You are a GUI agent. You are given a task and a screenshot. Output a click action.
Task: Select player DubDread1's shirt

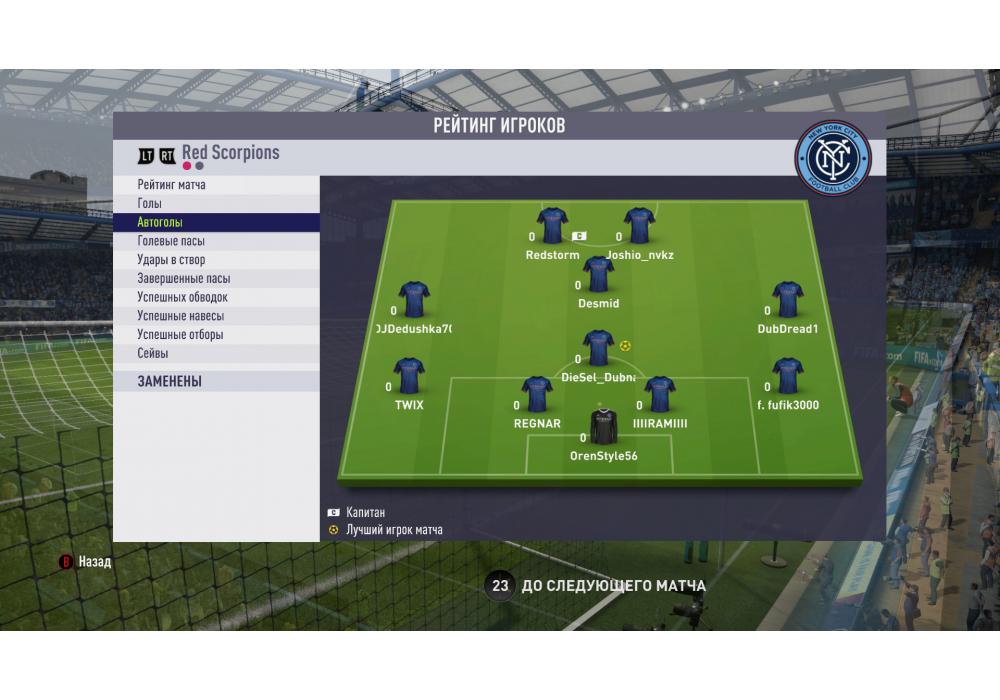point(788,300)
